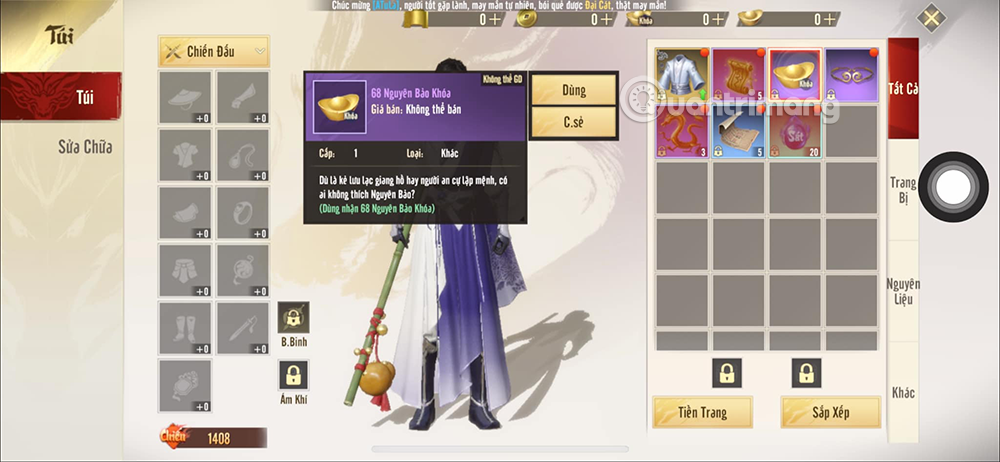Open the Khác item category
This screenshot has height=462, width=1000.
[903, 392]
